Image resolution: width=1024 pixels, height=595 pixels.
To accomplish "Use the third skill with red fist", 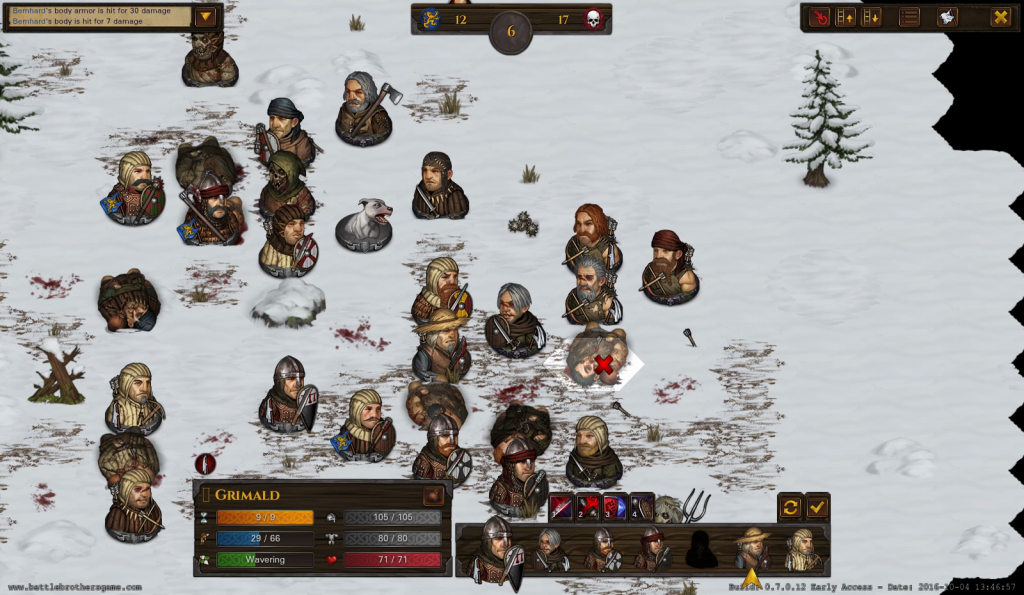I will point(615,507).
